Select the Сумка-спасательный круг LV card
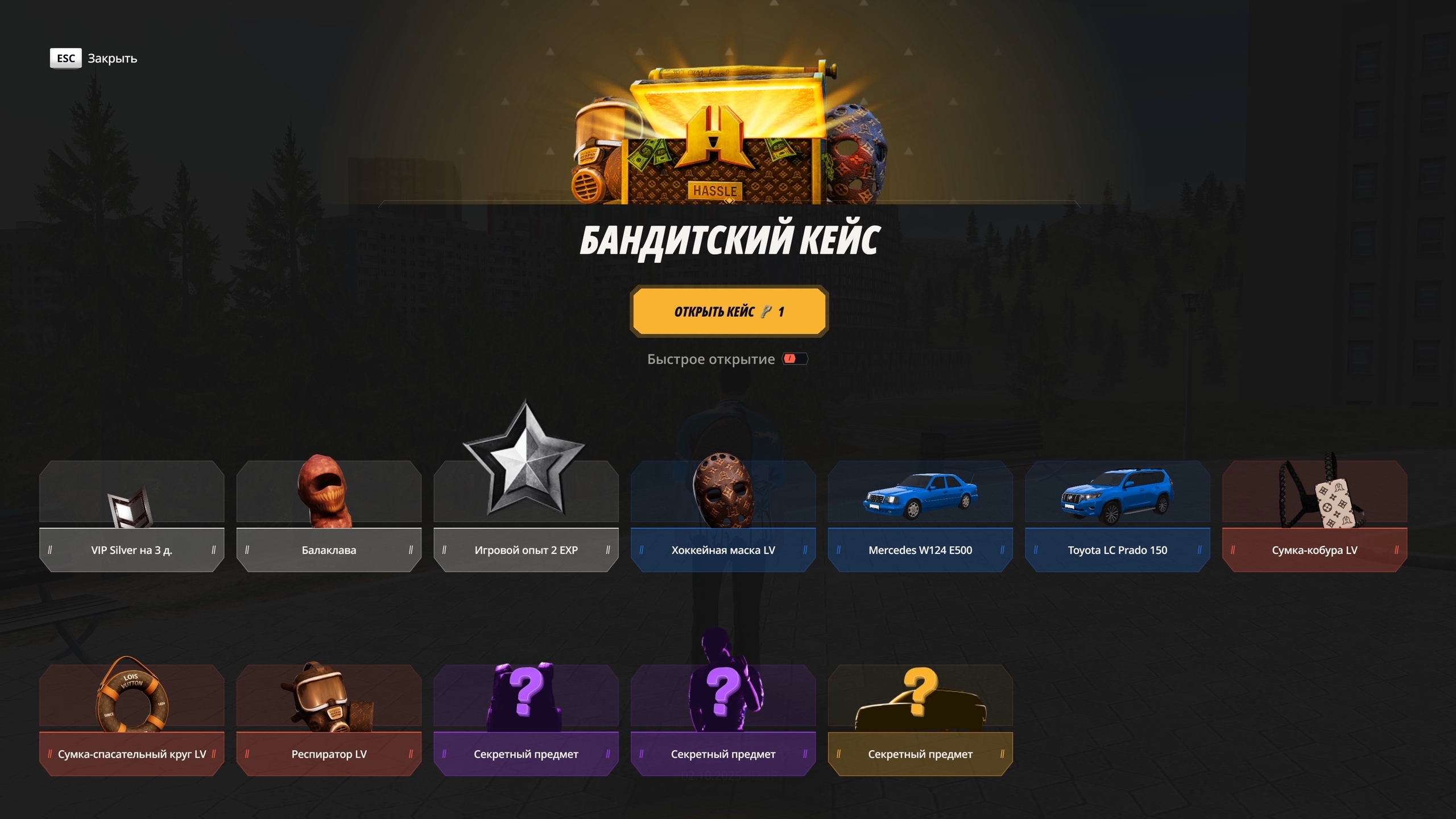Screen dimensions: 1456x819 pyautogui.click(x=131, y=720)
